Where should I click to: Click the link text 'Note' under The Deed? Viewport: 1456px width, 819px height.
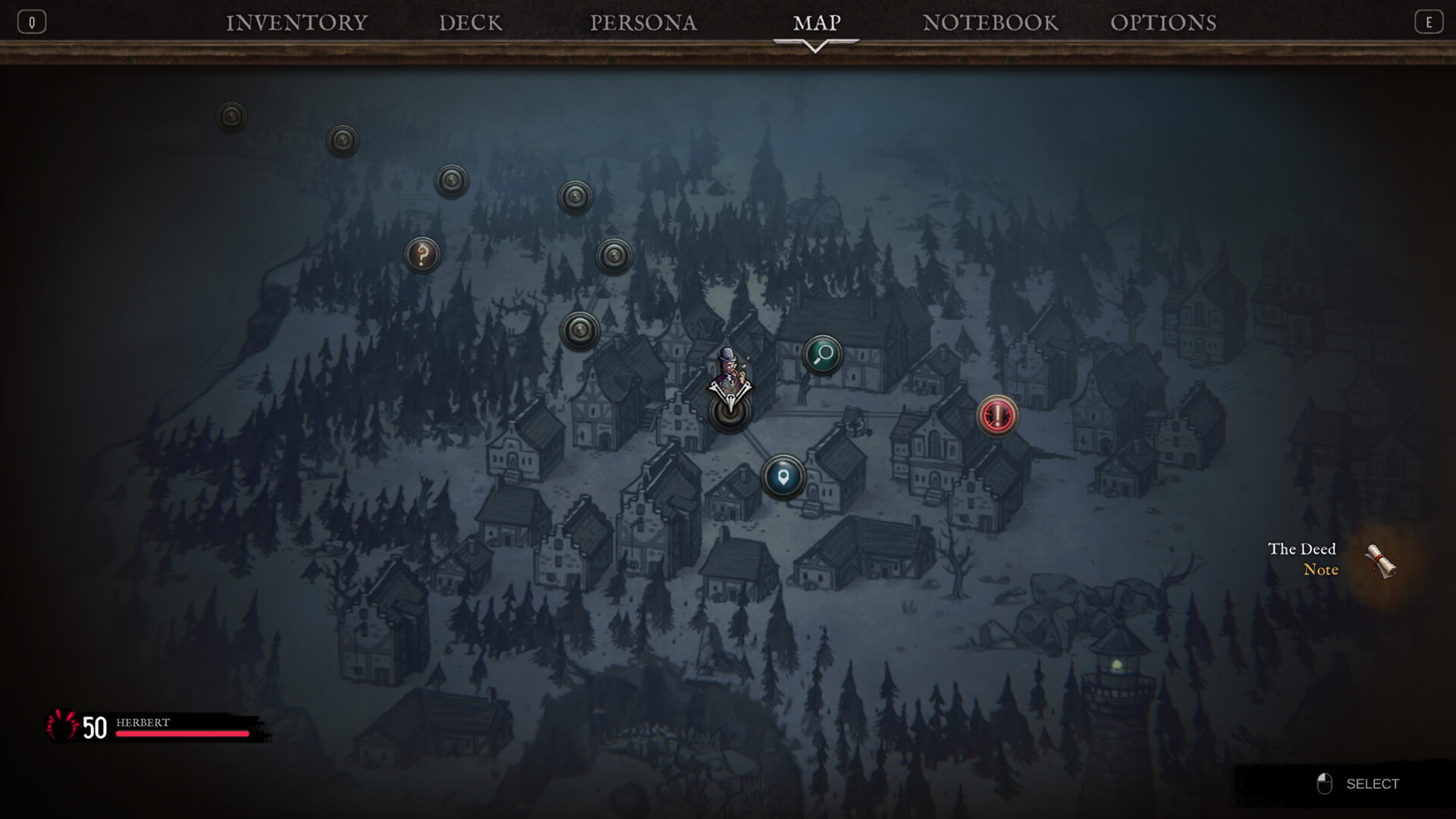(1319, 570)
